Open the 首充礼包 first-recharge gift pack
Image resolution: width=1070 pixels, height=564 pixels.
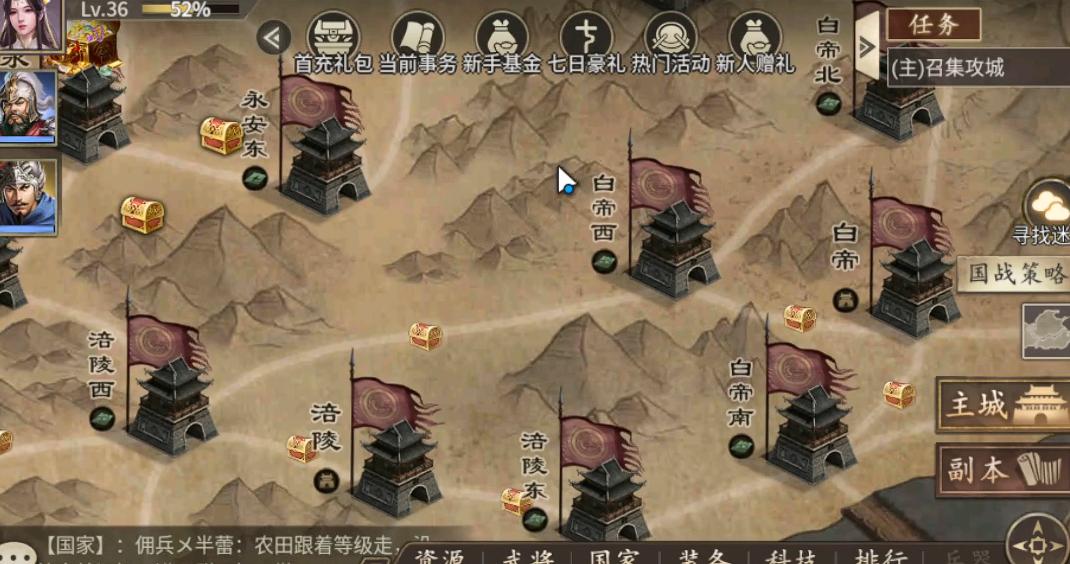tap(333, 40)
